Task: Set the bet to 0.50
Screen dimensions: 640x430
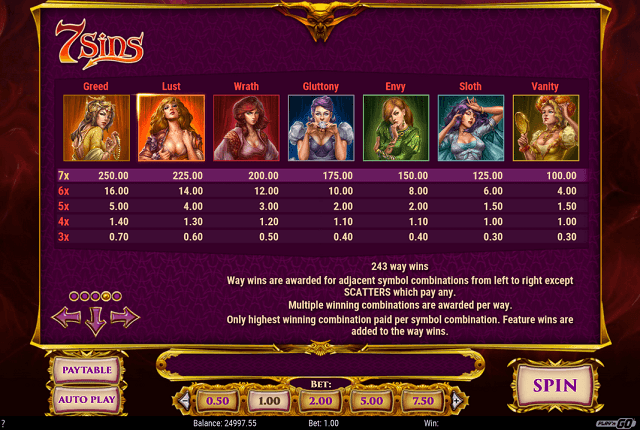Action: point(217,401)
